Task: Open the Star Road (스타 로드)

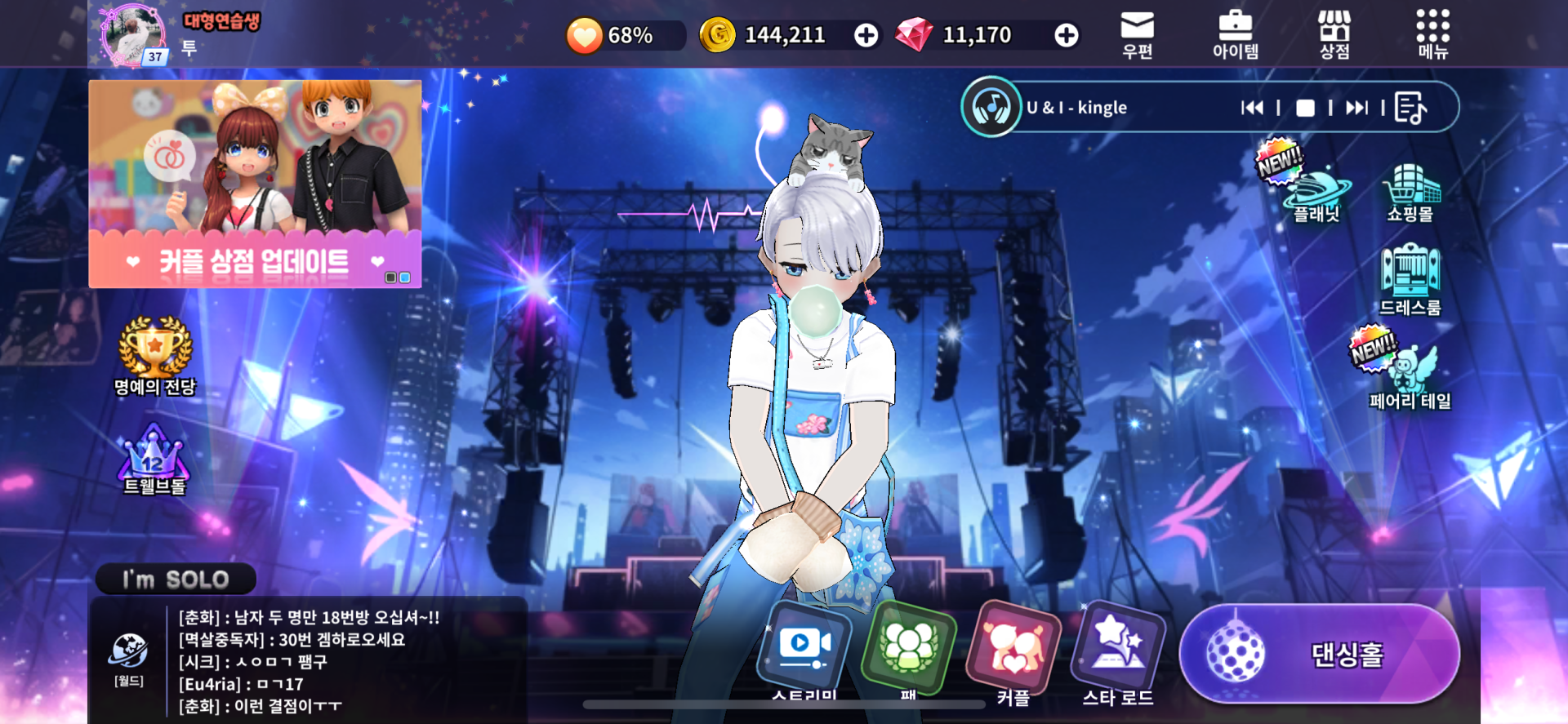Action: [1118, 652]
